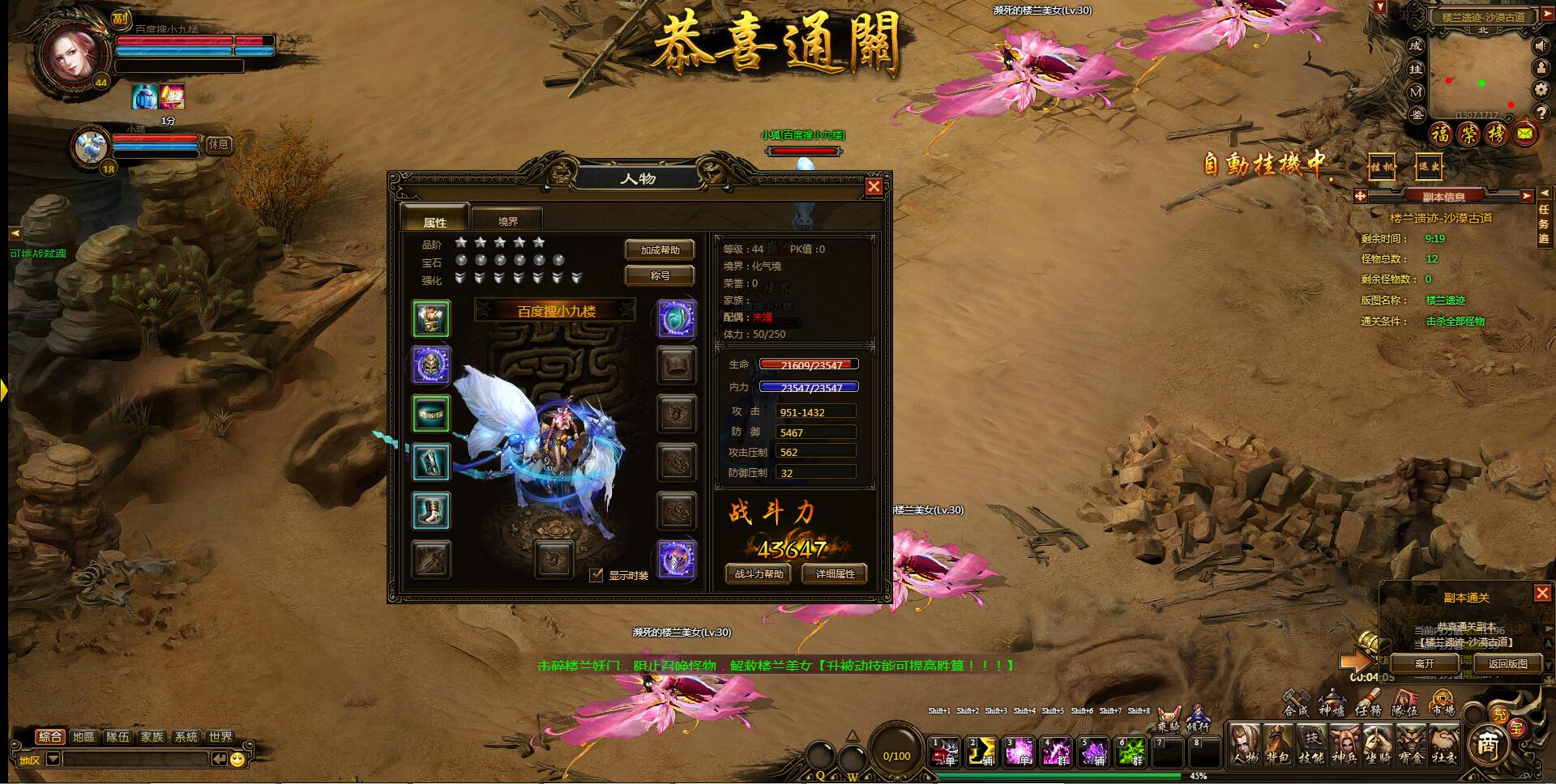Open the 背包 backpack icon
The height and width of the screenshot is (784, 1556).
[x=1277, y=745]
